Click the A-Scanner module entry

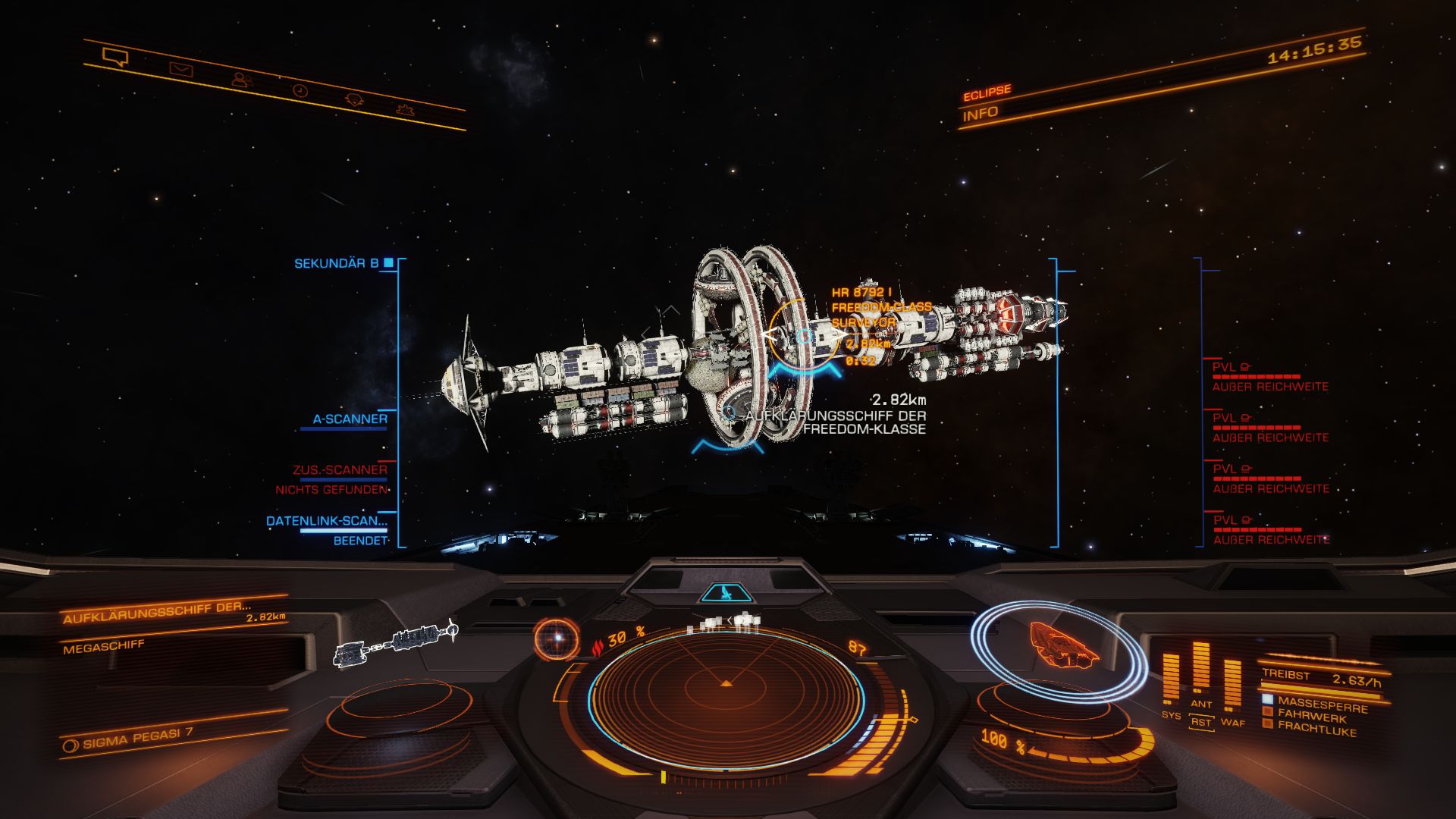[x=350, y=419]
